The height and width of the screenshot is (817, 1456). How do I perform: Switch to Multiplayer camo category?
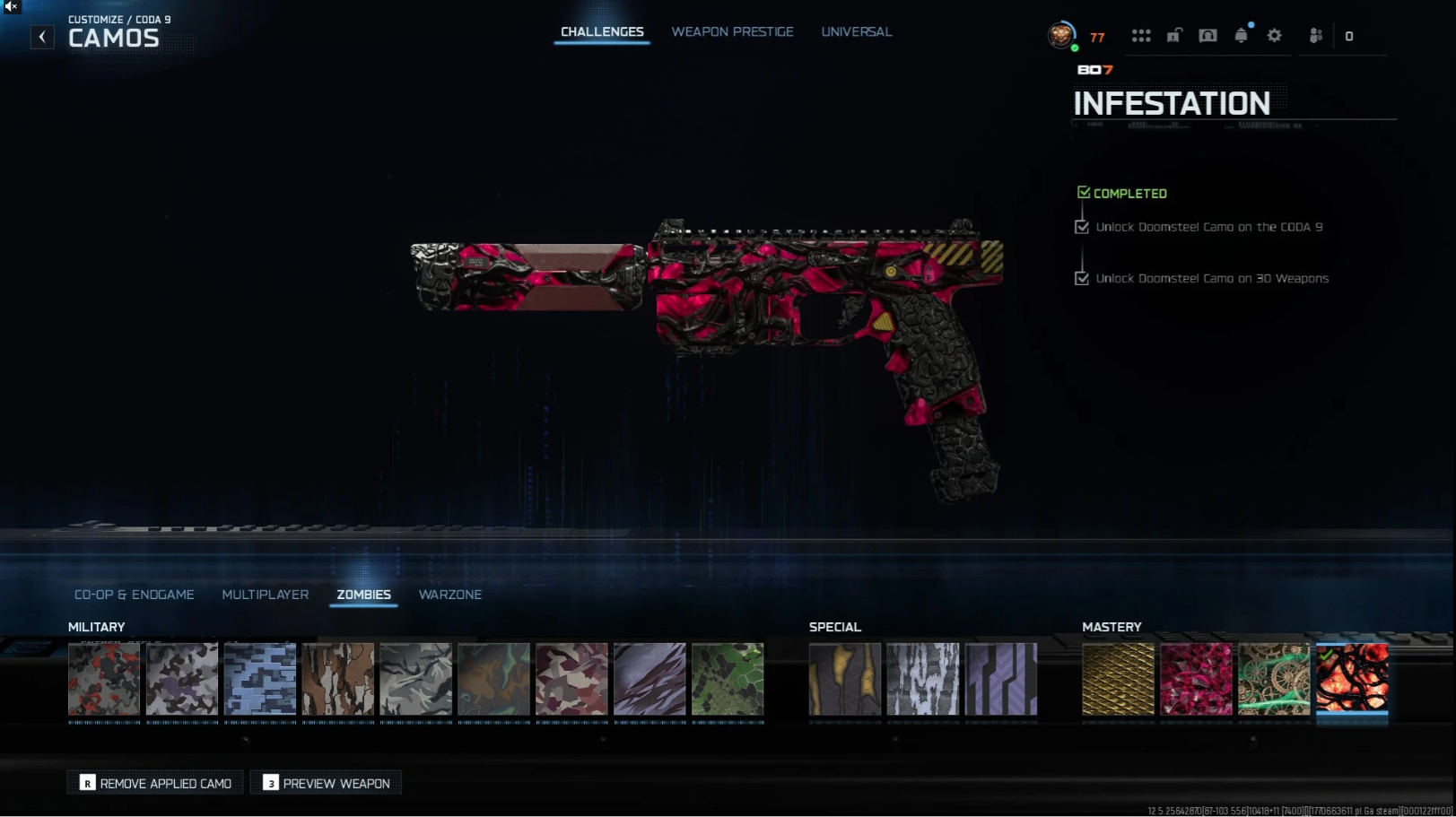click(x=265, y=595)
